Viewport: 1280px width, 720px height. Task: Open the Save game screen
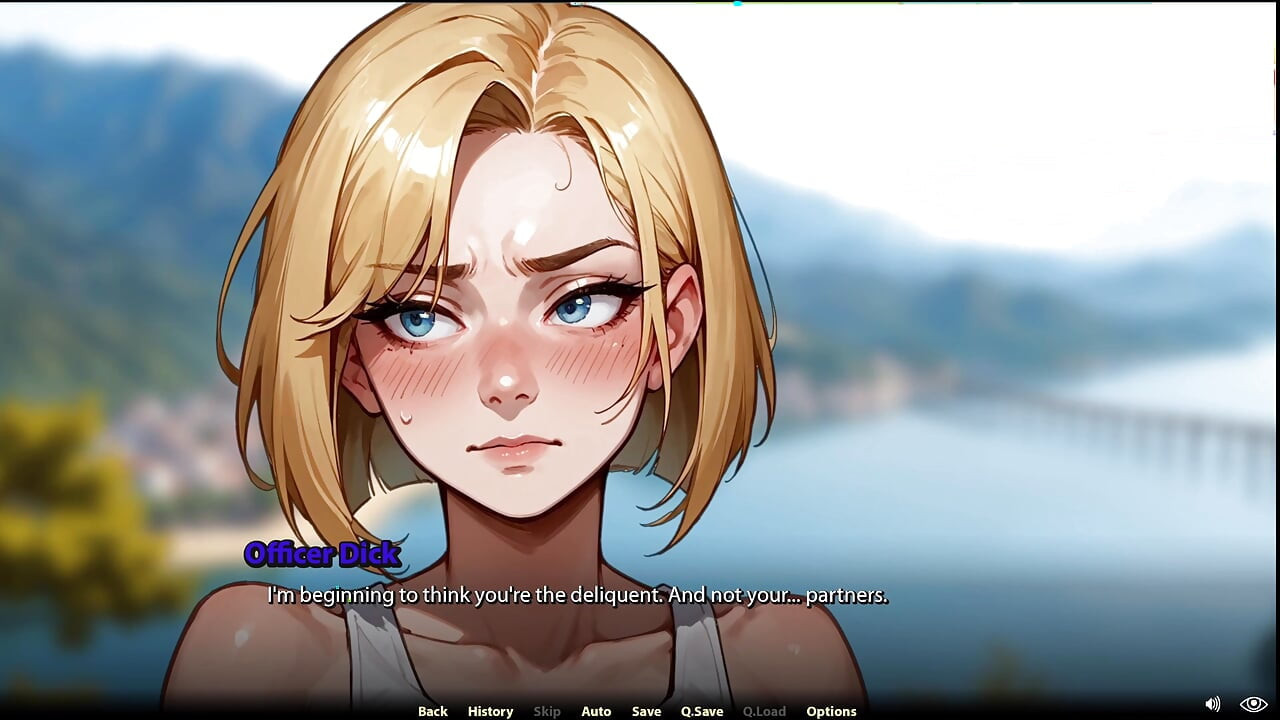[646, 711]
